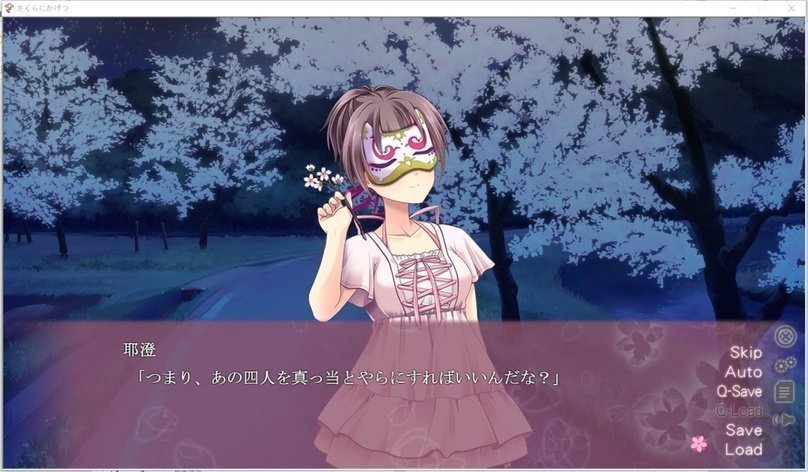Click the greyed-out Q-Load button

(x=739, y=411)
